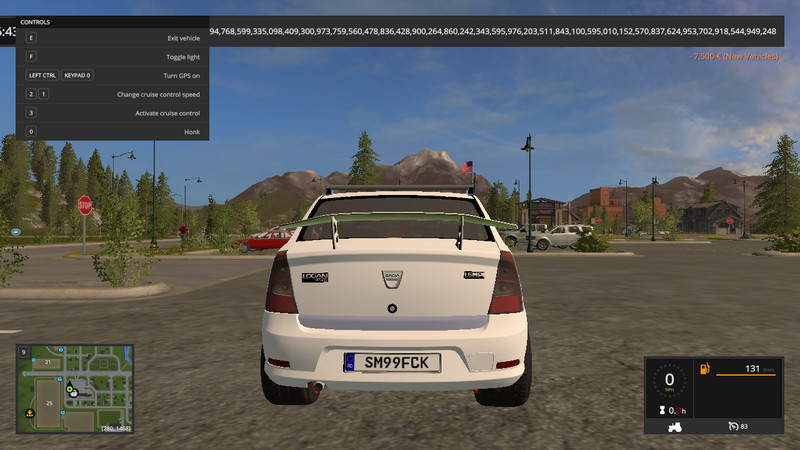This screenshot has width=800, height=450.
Task: Select field 25 on the minimap
Action: 51,403
